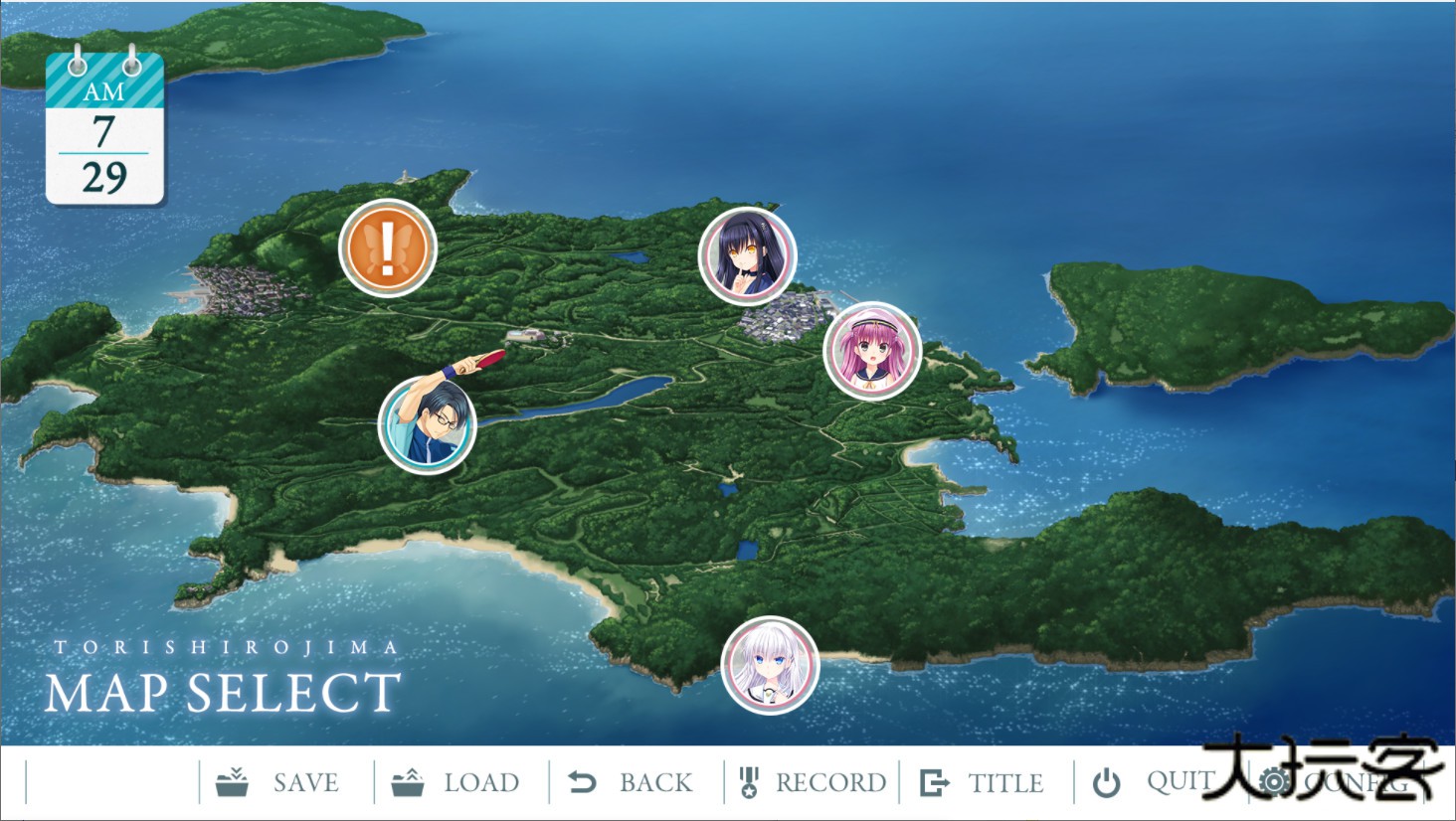Visit the table tennis boy marker
The height and width of the screenshot is (821, 1456).
[429, 423]
